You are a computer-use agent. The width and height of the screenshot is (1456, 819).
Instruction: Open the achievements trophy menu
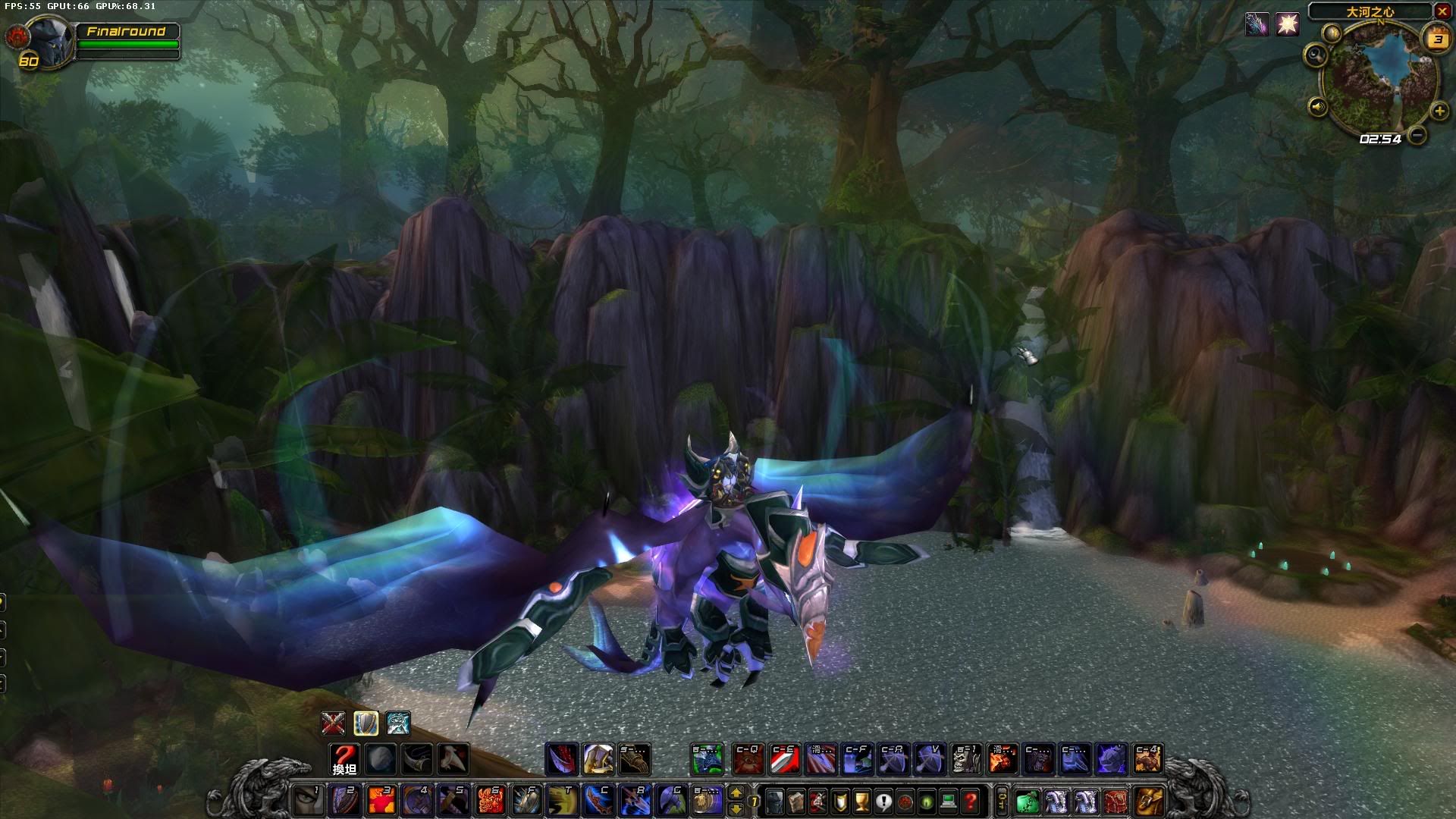coord(861,801)
